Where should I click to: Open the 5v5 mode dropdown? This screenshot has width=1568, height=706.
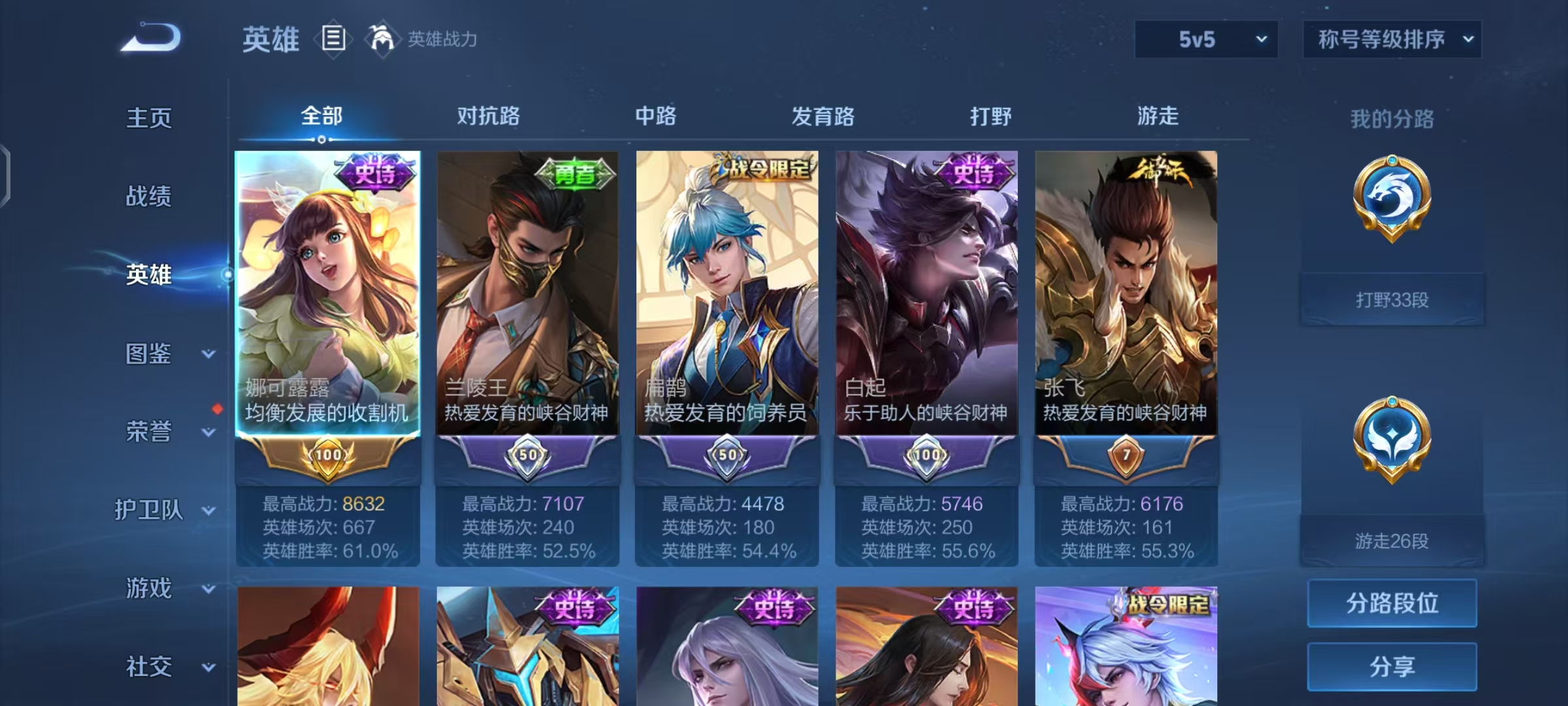coord(1205,39)
